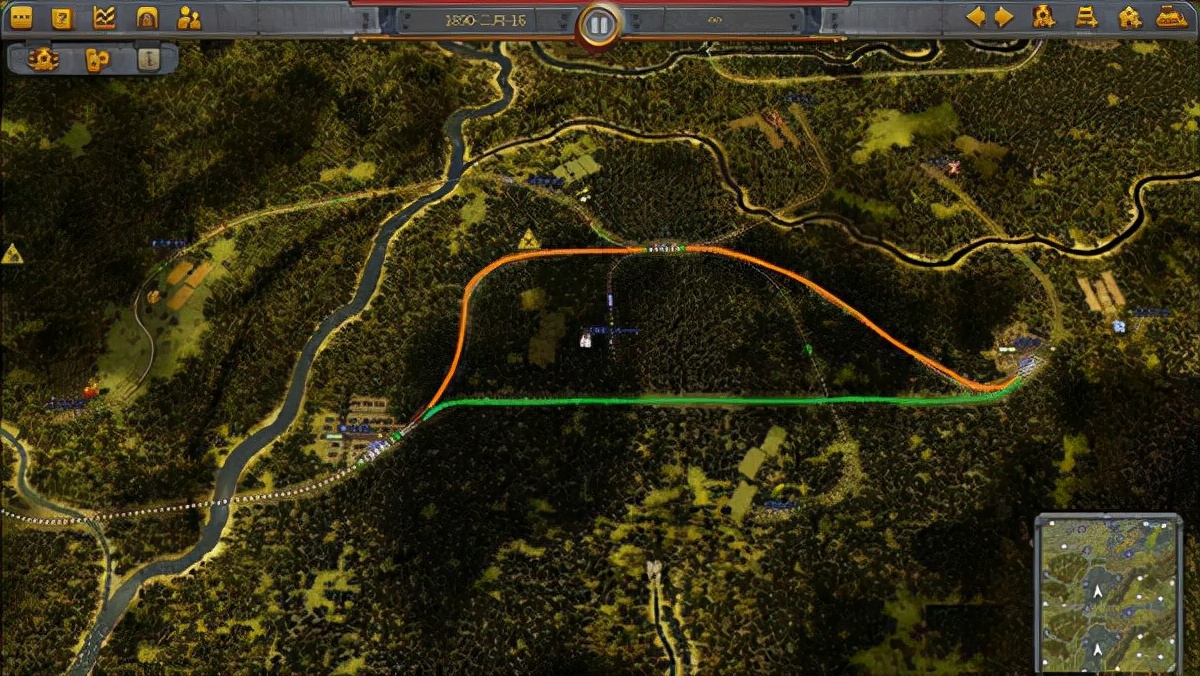Open the station building icon
Viewport: 1200px width, 676px height.
pyautogui.click(x=1129, y=17)
